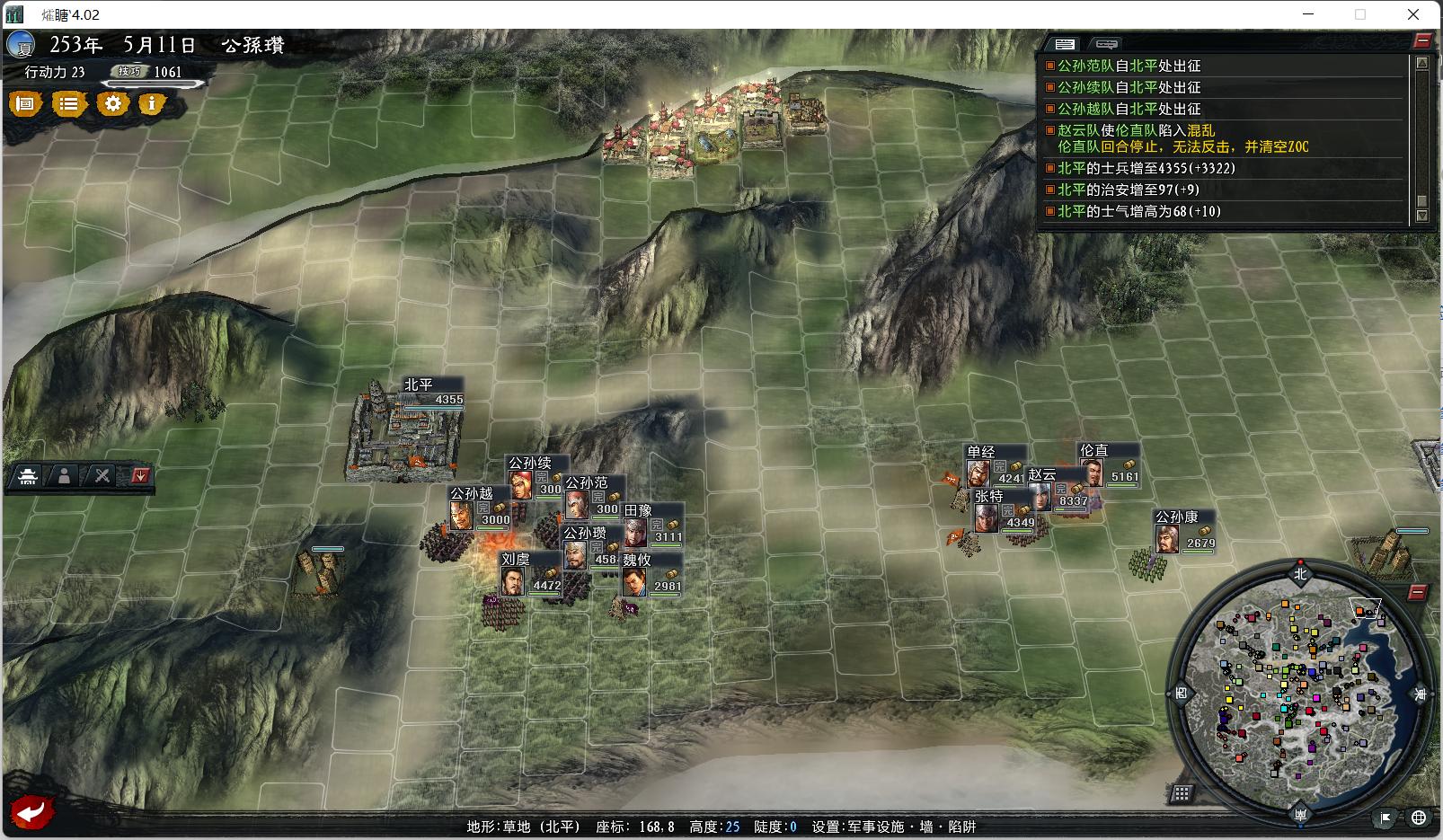Screen dimensions: 1443x840
Task: Open the scroll map icon button
Action: 26,104
